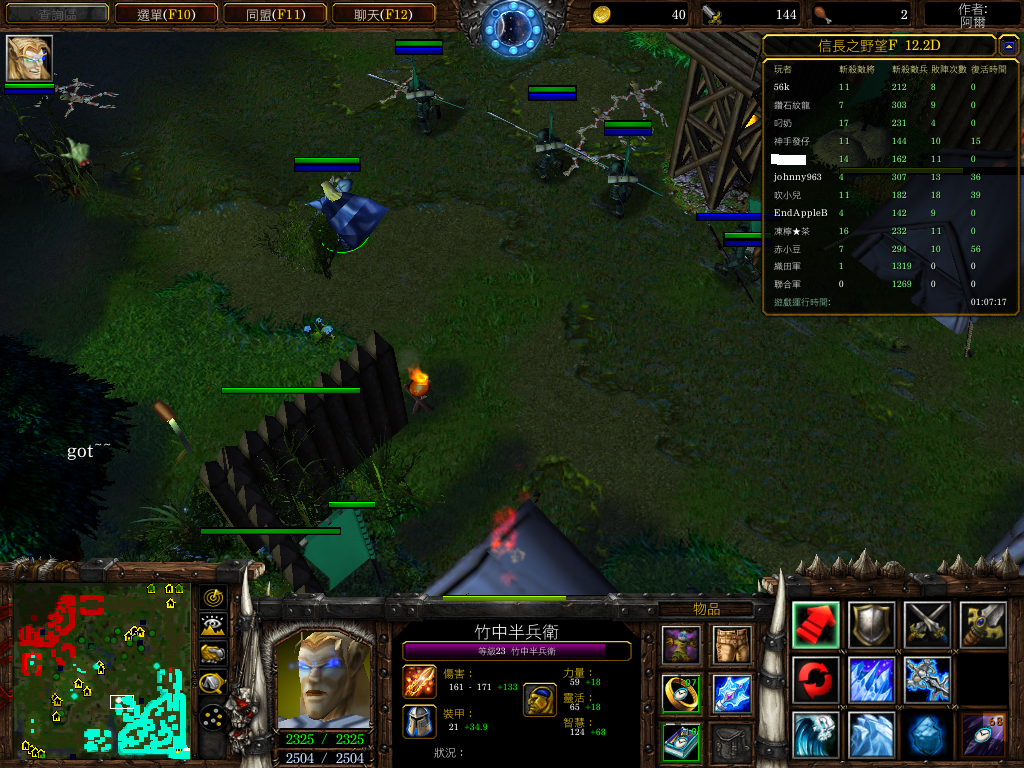1024x770 pixels.
Task: Use the spellbook item in the inventory
Action: click(681, 742)
